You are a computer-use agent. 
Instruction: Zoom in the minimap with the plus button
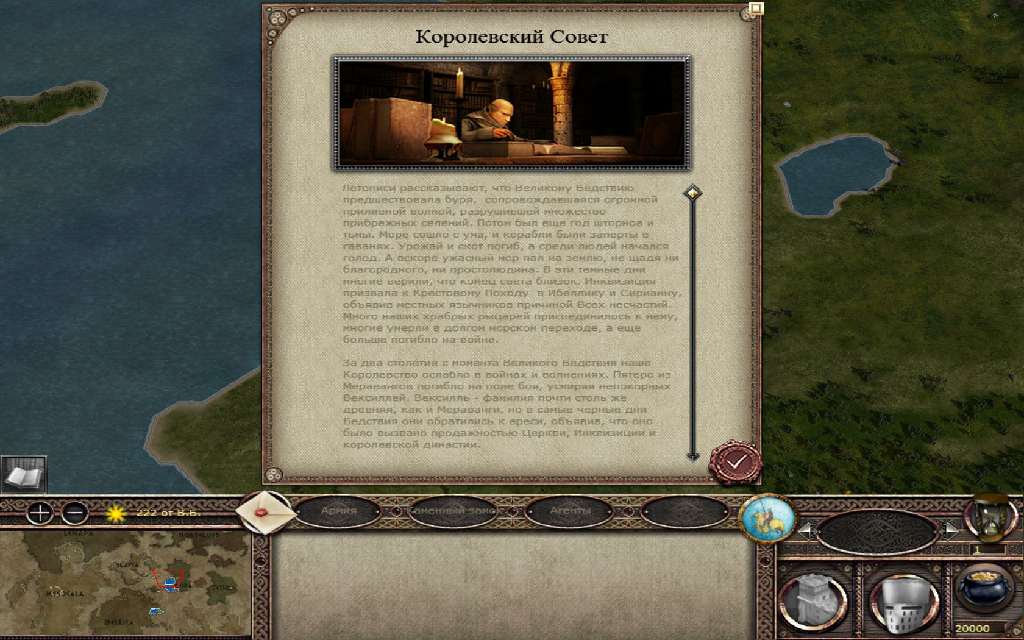39,514
